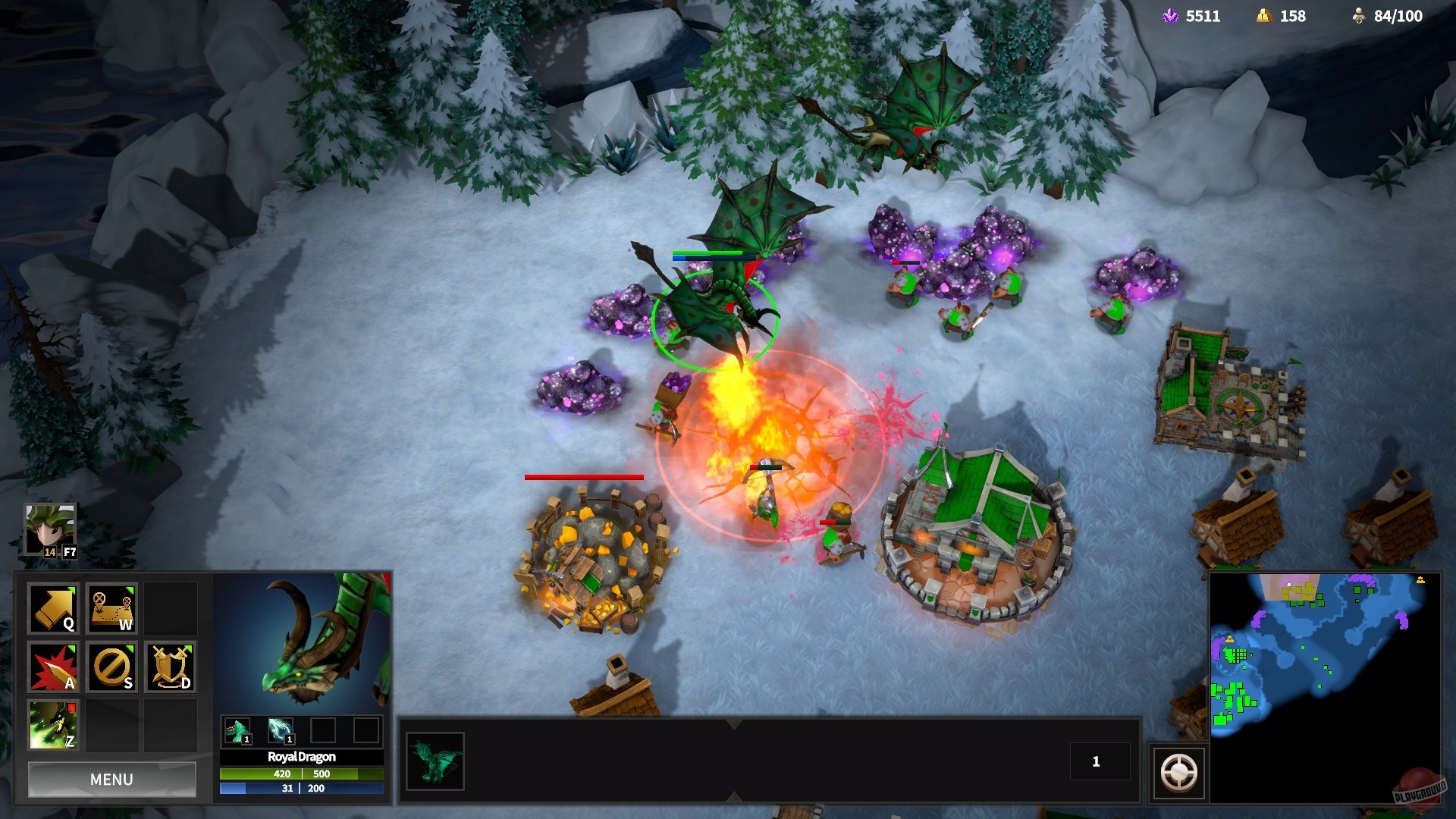Select control group number 1
The height and width of the screenshot is (819, 1456).
tap(1097, 761)
